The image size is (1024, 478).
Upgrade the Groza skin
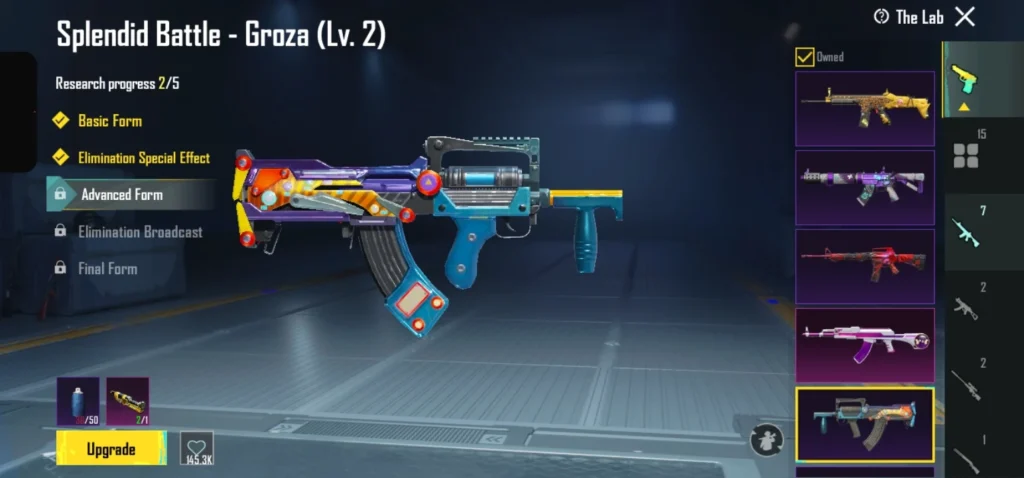coord(111,449)
